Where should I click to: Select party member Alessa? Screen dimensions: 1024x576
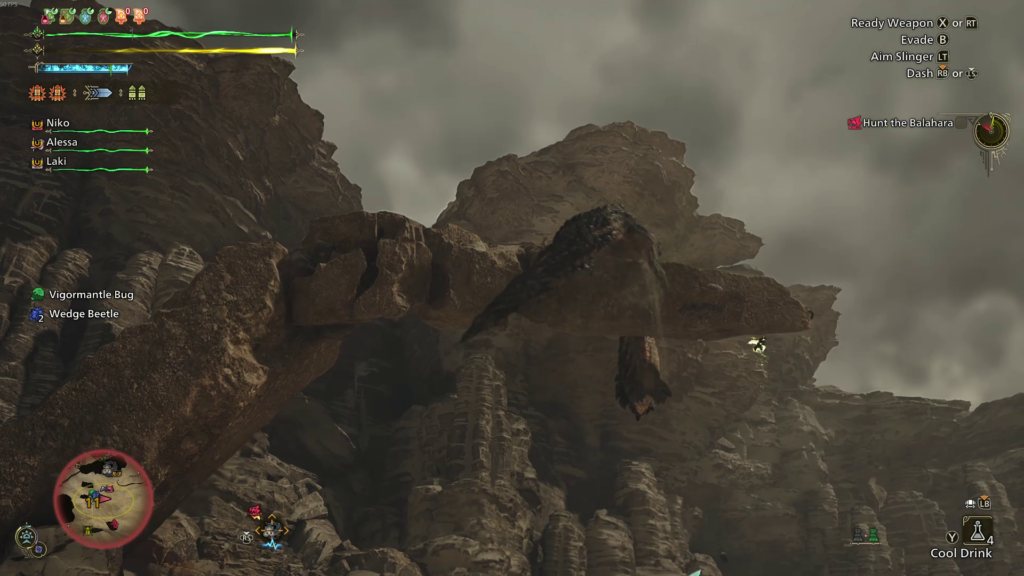pyautogui.click(x=61, y=142)
